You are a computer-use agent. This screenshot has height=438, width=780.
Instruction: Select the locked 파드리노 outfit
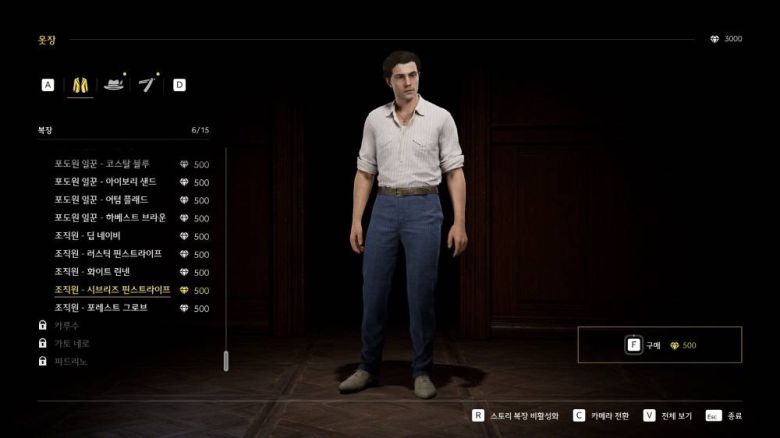[x=71, y=361]
